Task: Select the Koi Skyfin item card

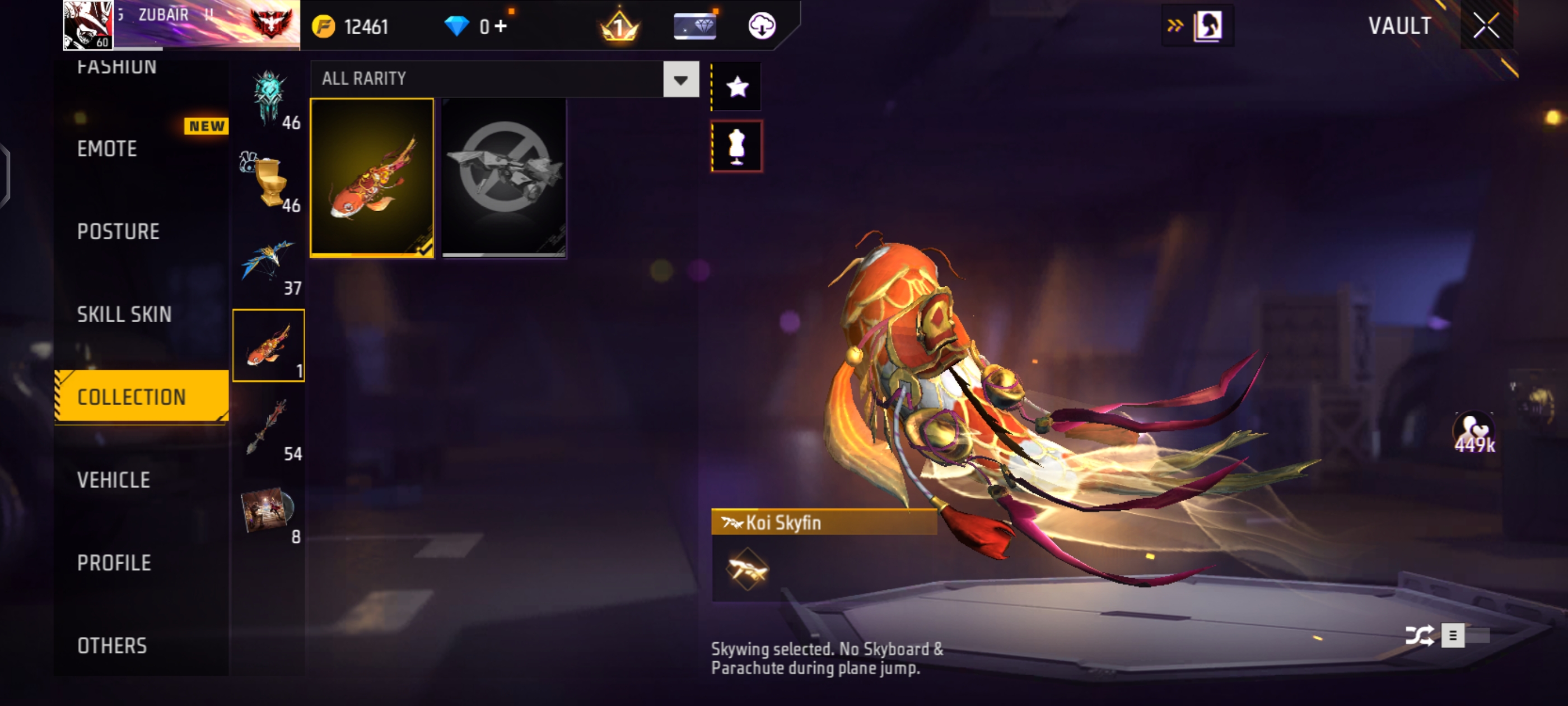Action: (372, 178)
